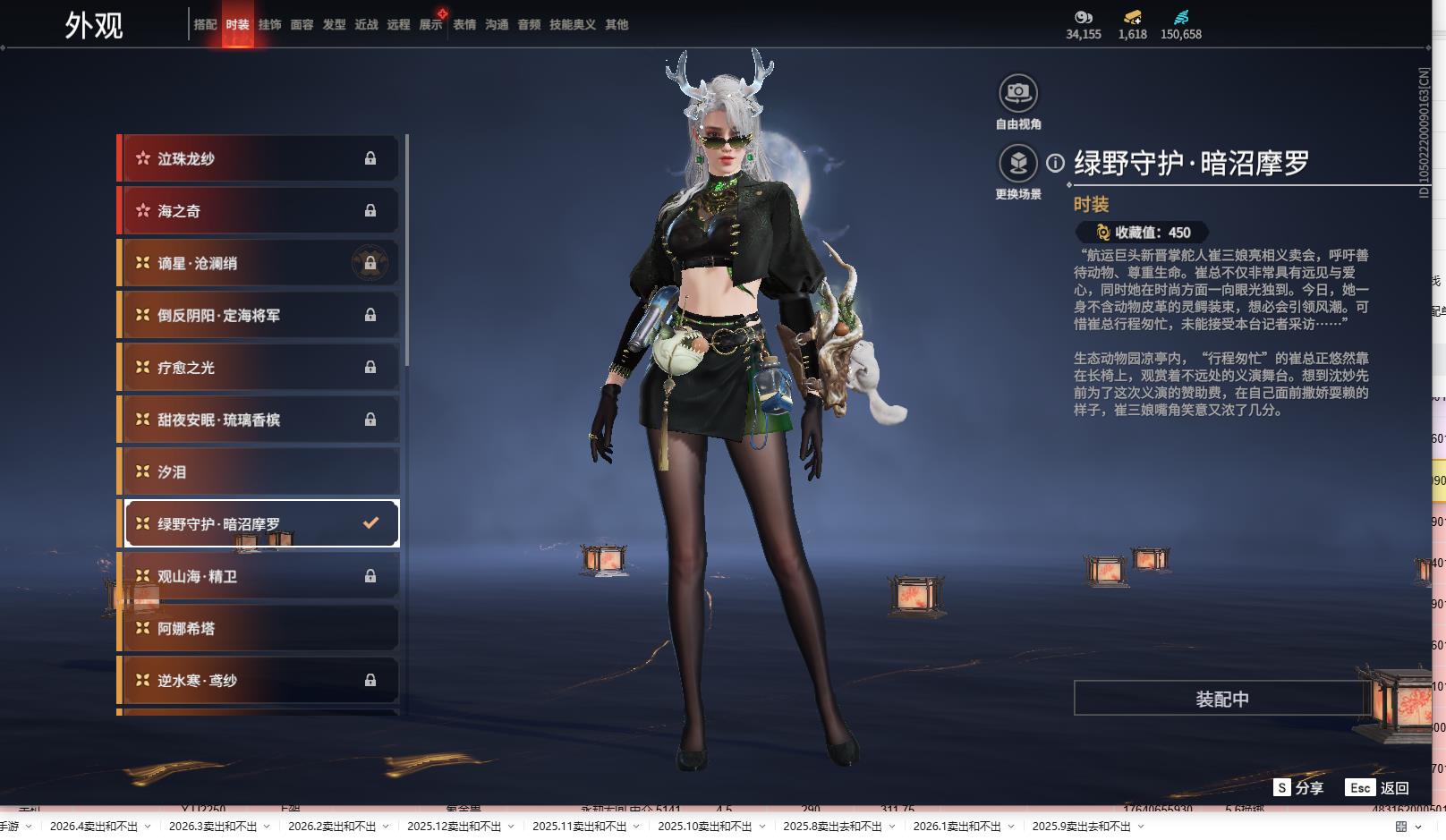Choose the 甜夜安眠·琉璃香槟 outfit
1446x840 pixels.
259,420
